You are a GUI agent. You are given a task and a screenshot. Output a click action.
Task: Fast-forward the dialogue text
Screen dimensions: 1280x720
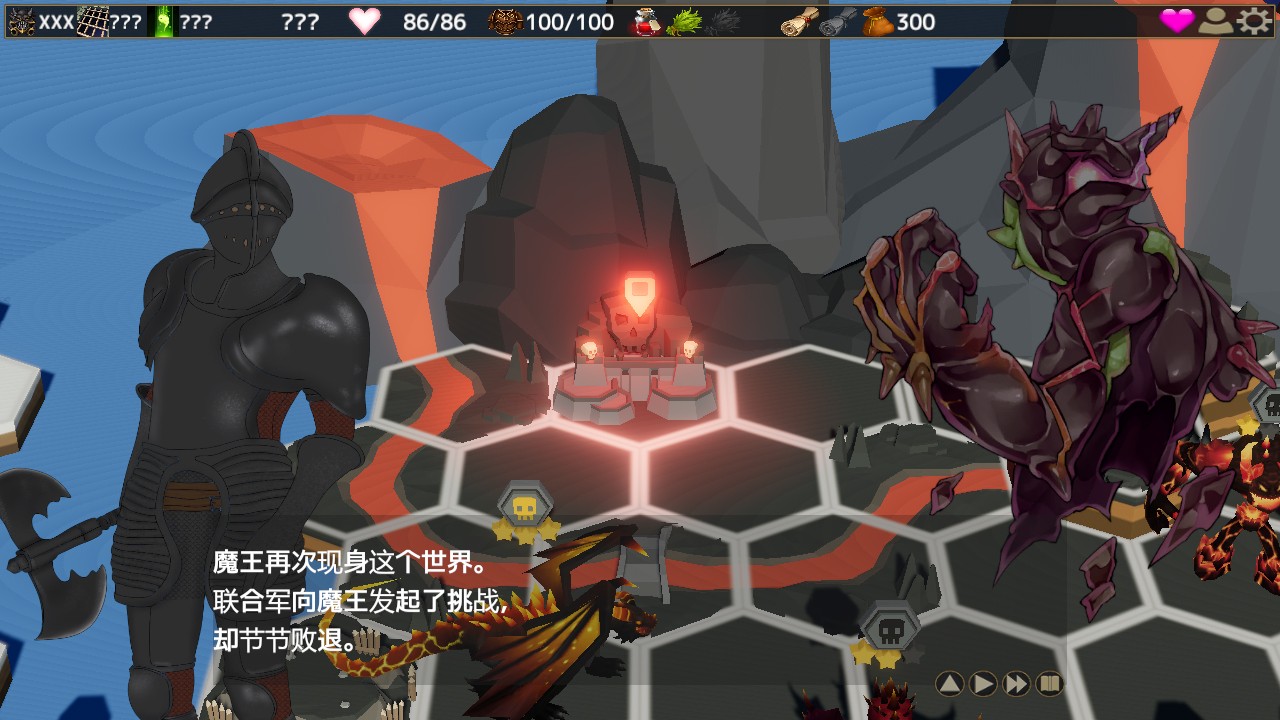click(1016, 684)
